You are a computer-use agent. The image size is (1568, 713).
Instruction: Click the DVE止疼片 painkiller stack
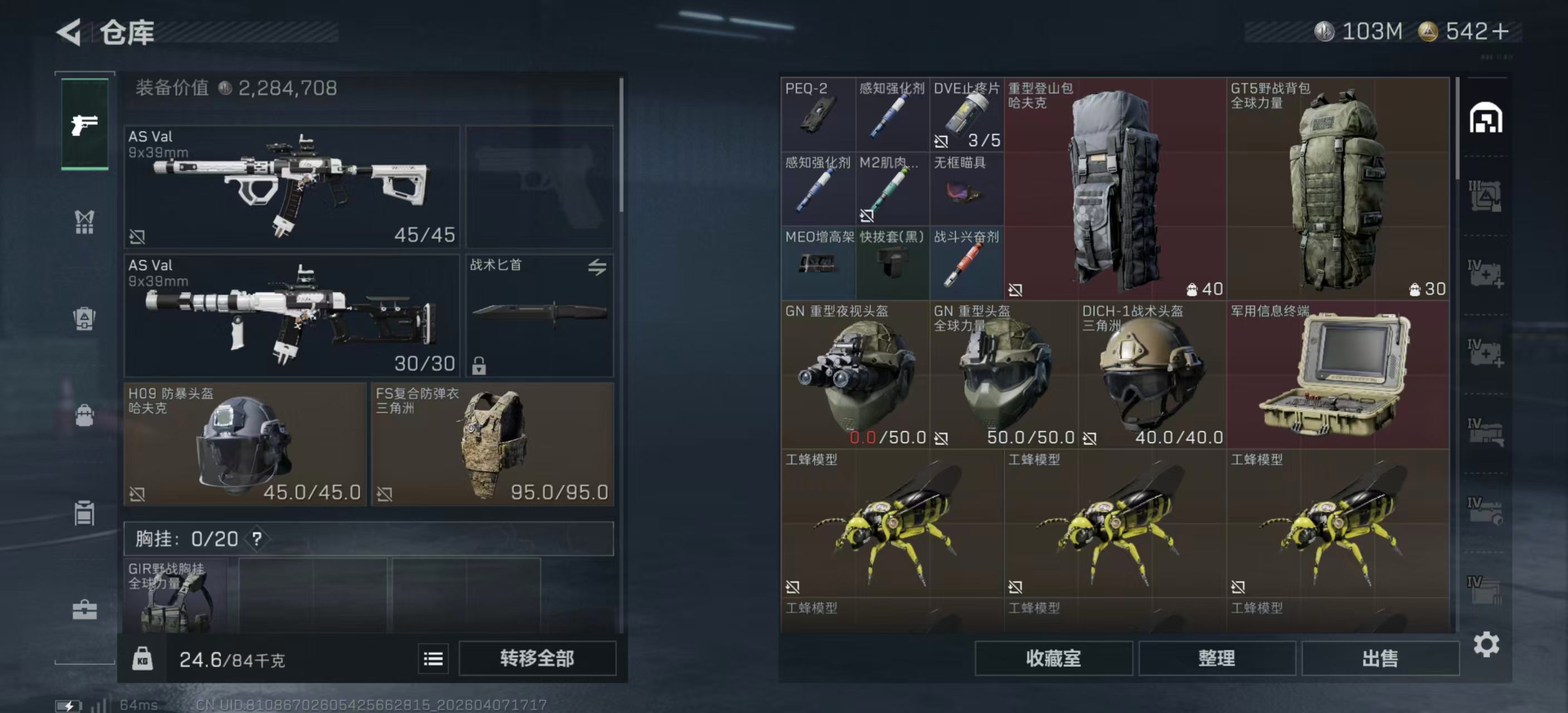click(x=966, y=114)
